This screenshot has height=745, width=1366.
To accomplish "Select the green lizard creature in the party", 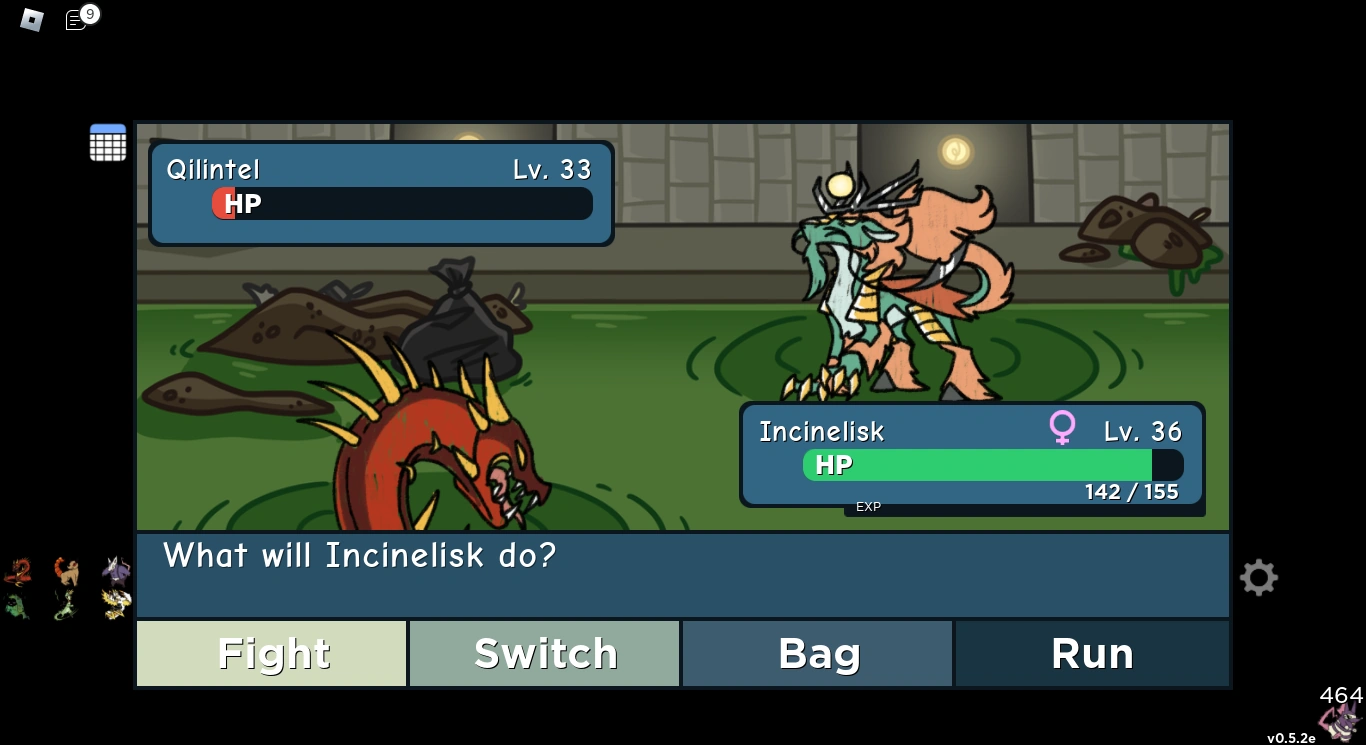I will pyautogui.click(x=65, y=603).
